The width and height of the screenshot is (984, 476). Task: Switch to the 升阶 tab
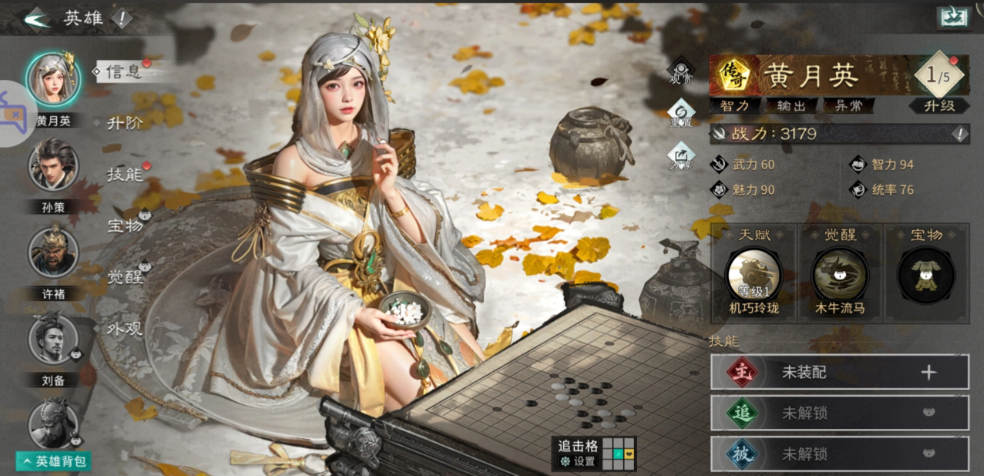point(124,122)
